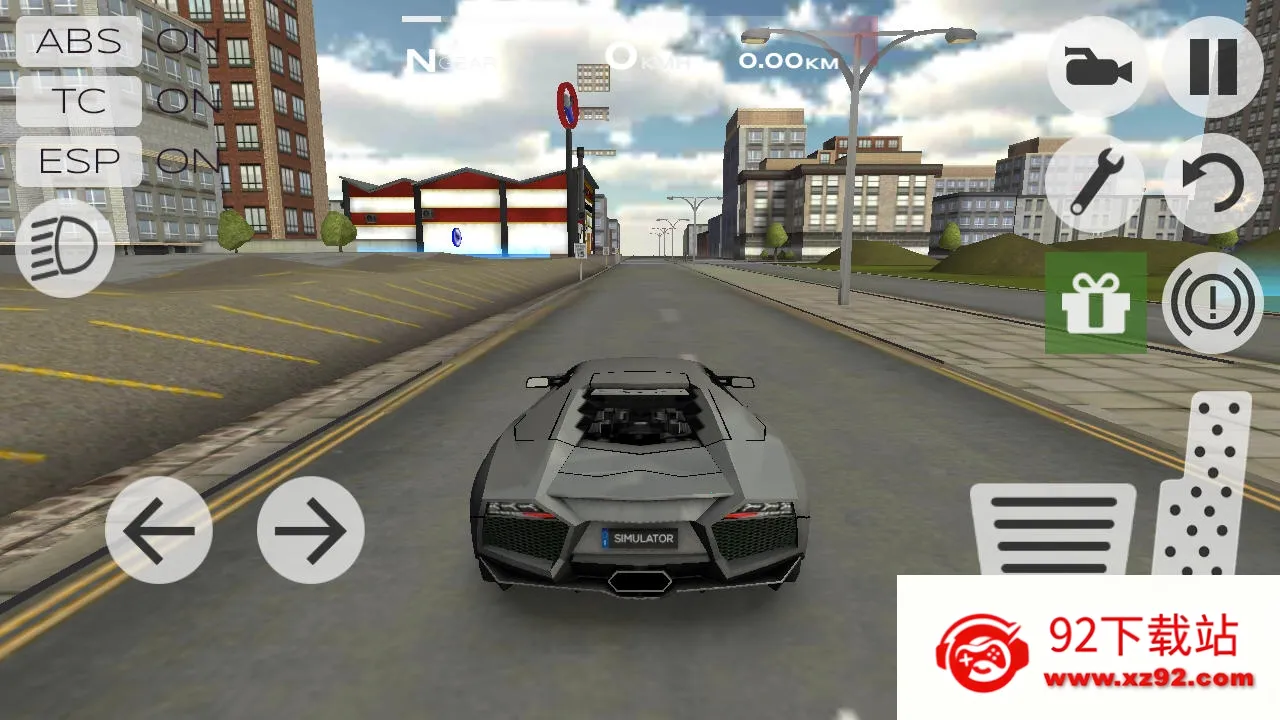Engage the handbrake

pos(1213,303)
